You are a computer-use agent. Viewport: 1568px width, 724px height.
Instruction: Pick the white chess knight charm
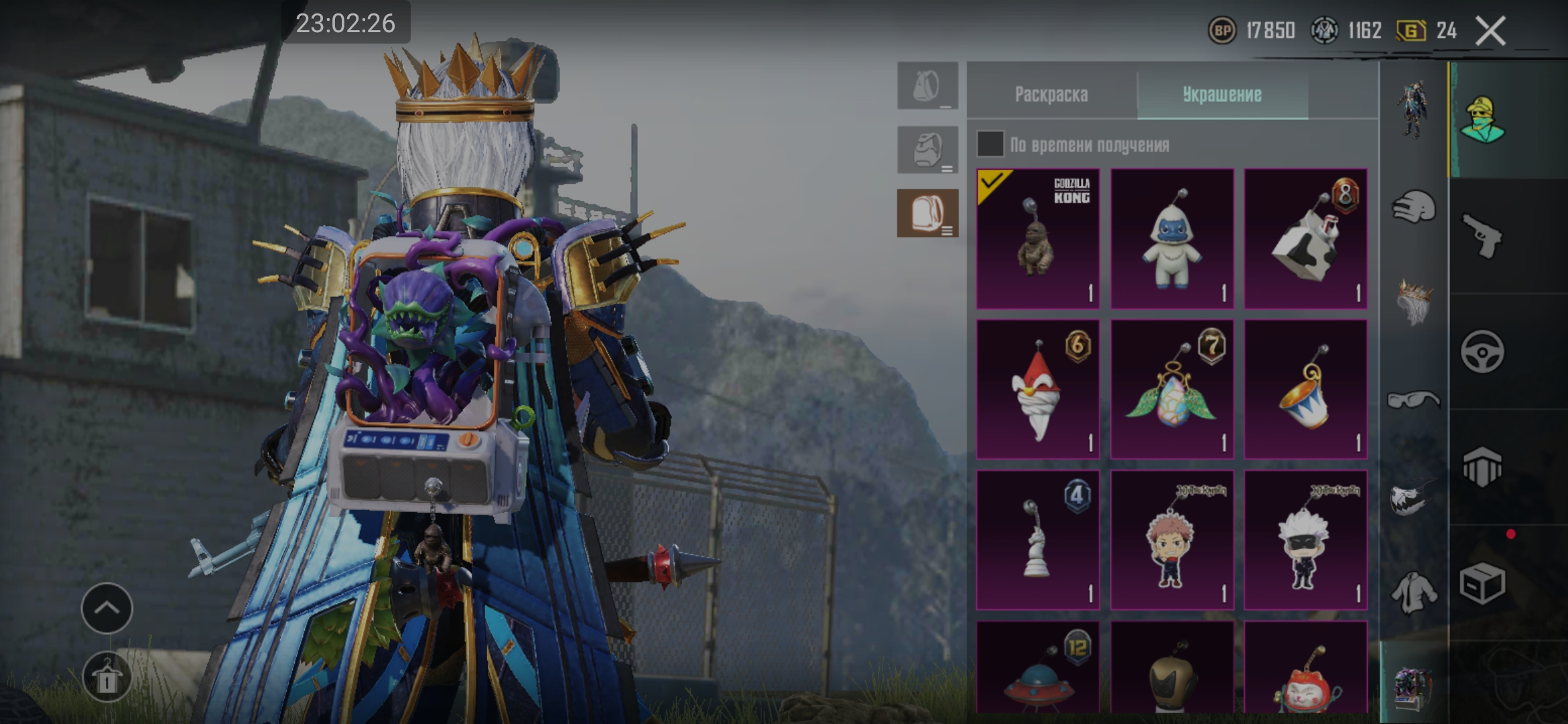(x=1037, y=540)
